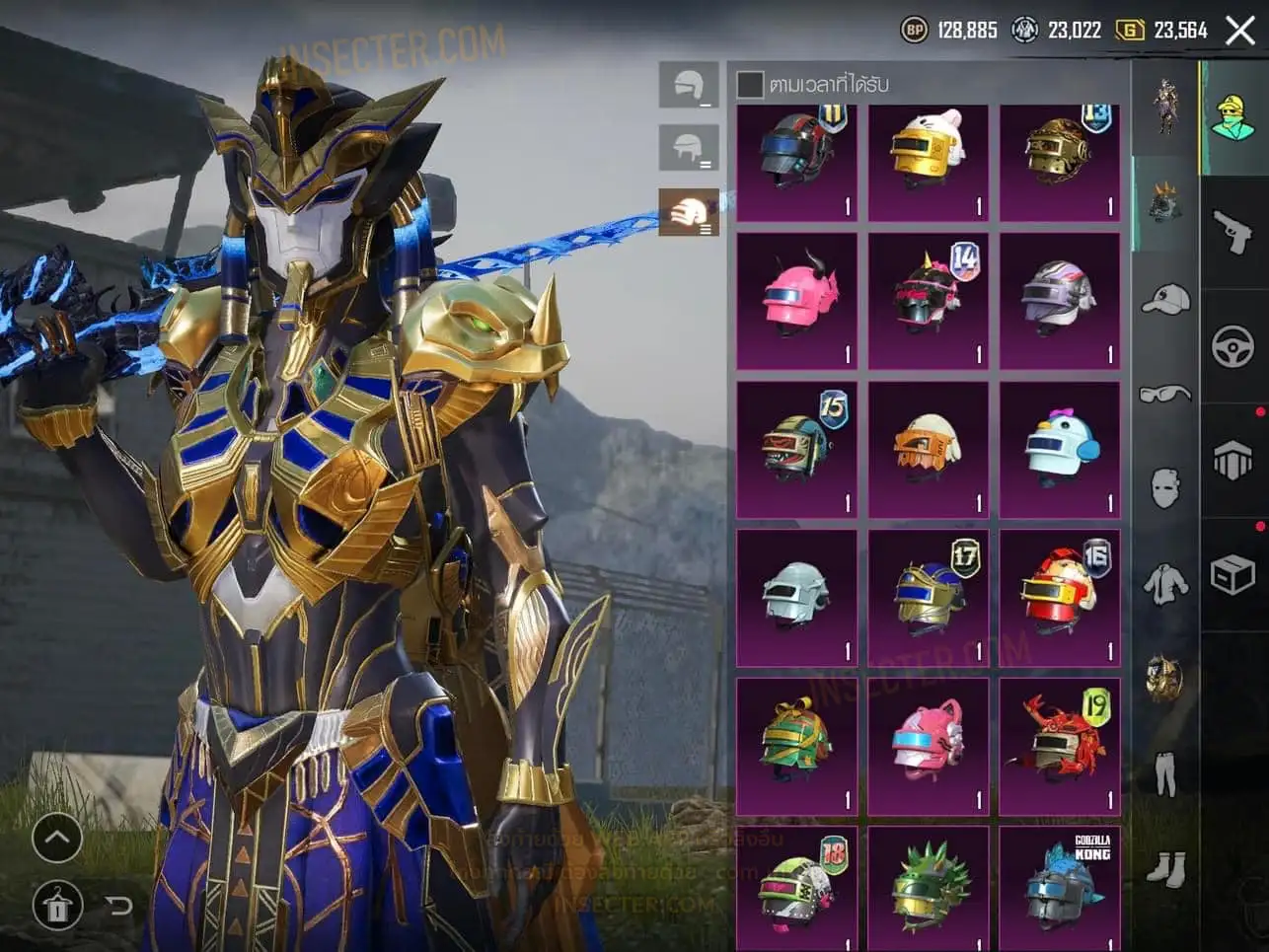Choose the pink cat helmet skin
This screenshot has width=1269, height=952.
click(928, 746)
